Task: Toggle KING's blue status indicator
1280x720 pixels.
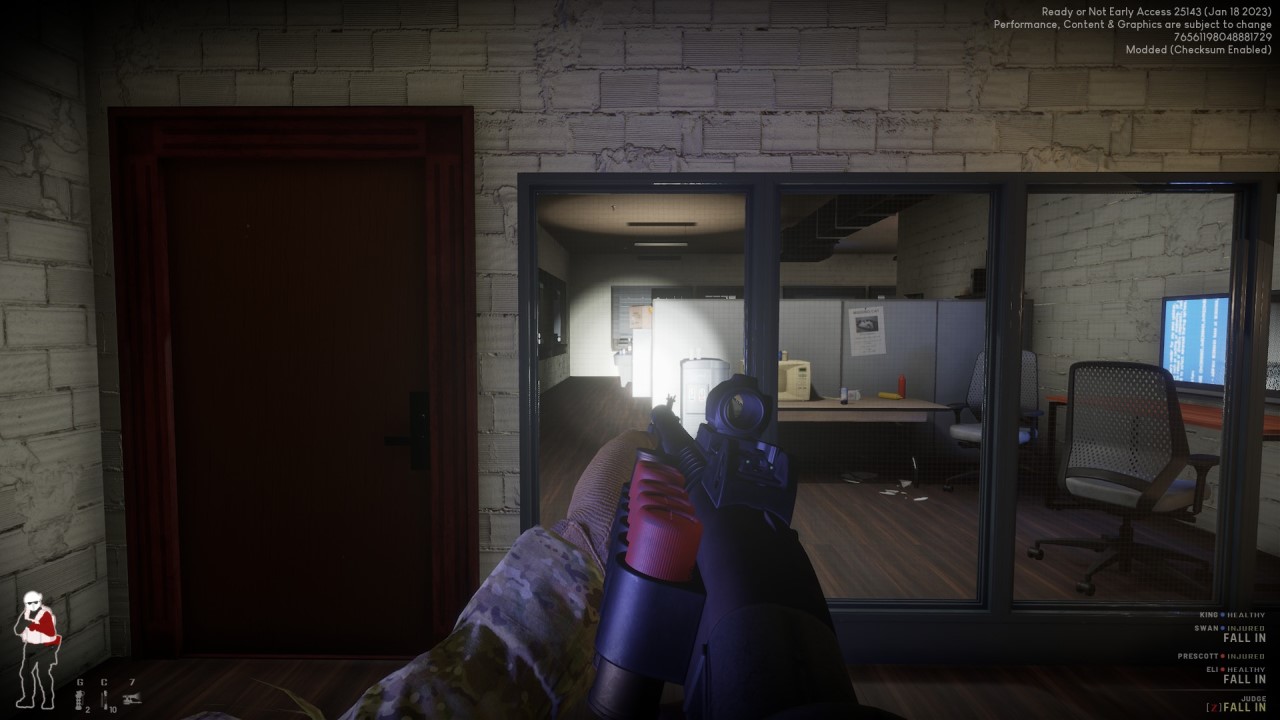Action: coord(1222,614)
